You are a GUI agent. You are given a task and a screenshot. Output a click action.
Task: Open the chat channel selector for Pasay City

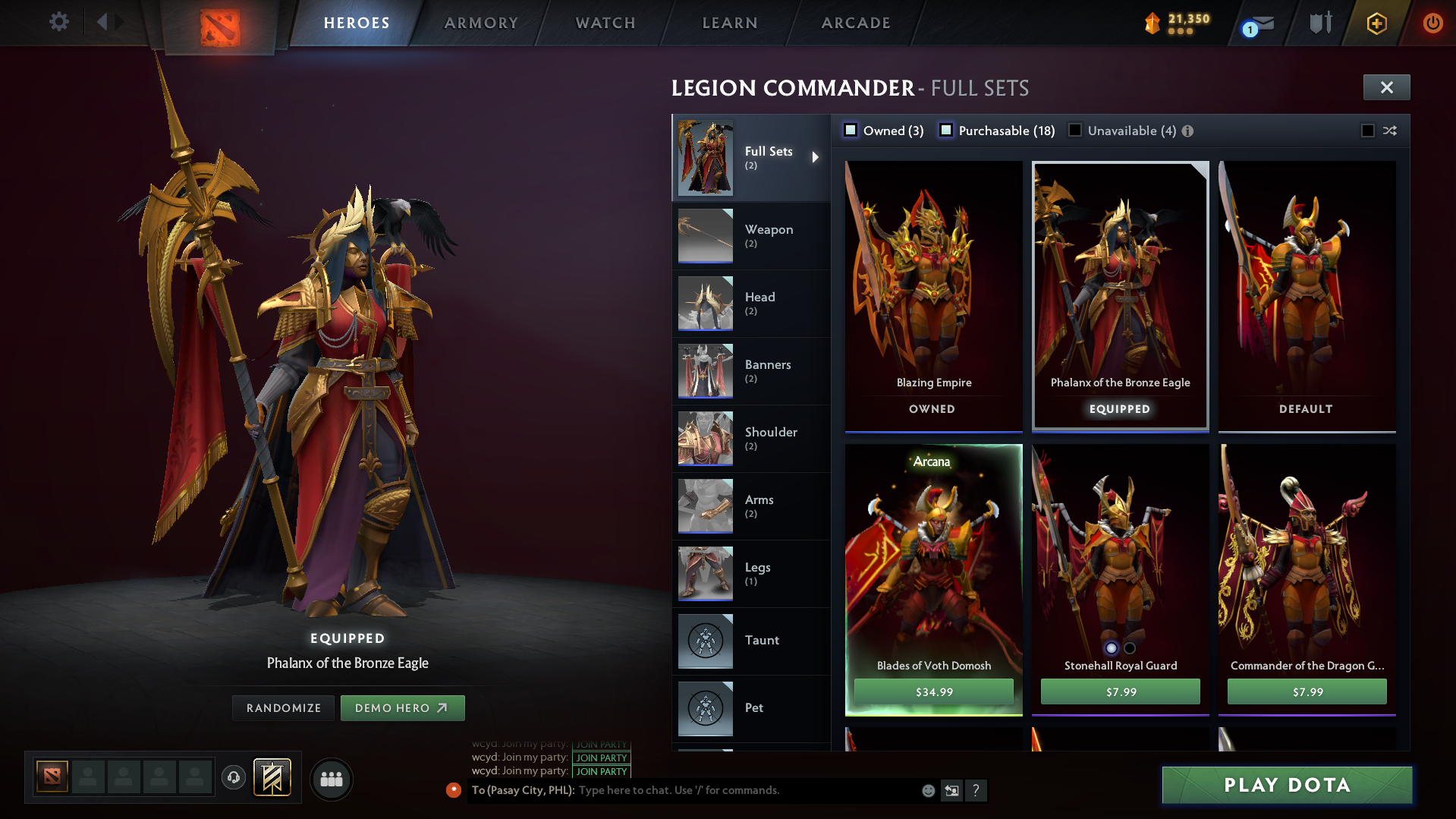tap(524, 790)
